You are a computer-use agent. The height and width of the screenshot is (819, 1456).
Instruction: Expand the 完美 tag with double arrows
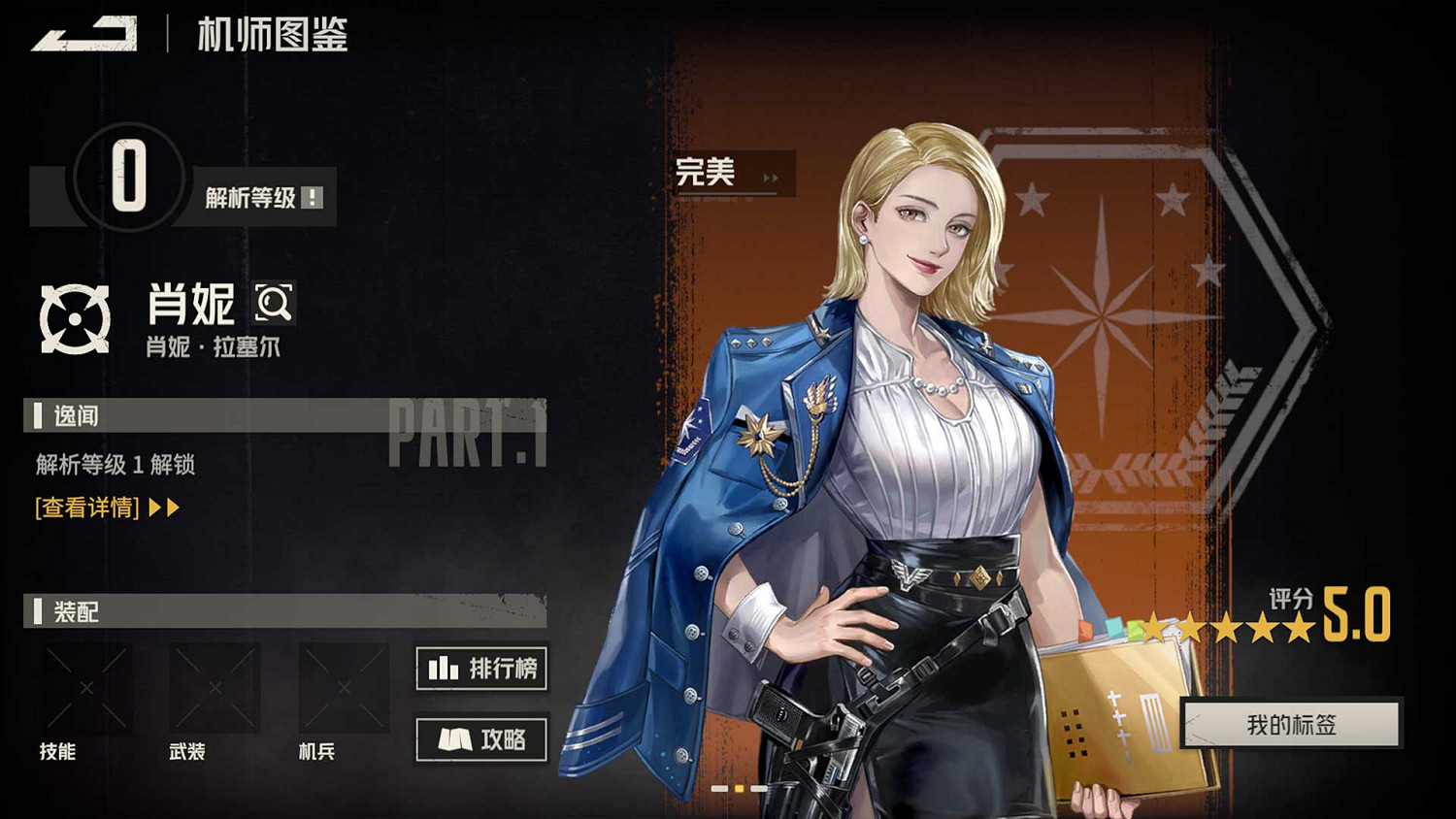click(772, 176)
